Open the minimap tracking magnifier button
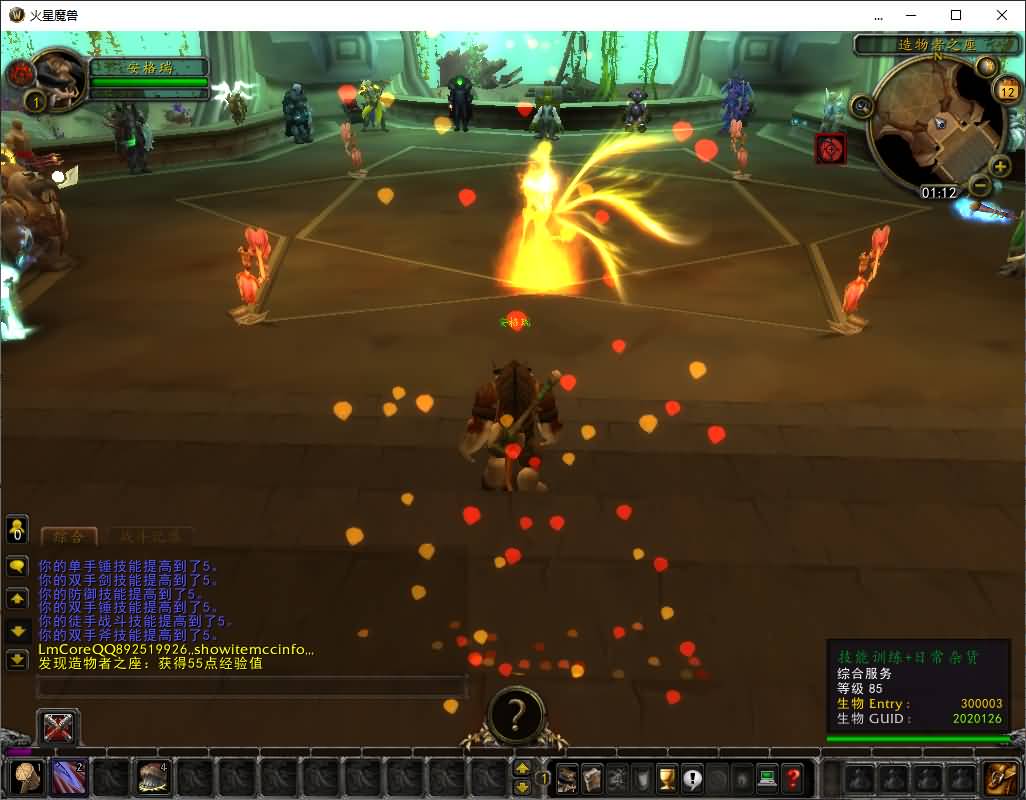Image resolution: width=1026 pixels, height=800 pixels. [x=862, y=104]
